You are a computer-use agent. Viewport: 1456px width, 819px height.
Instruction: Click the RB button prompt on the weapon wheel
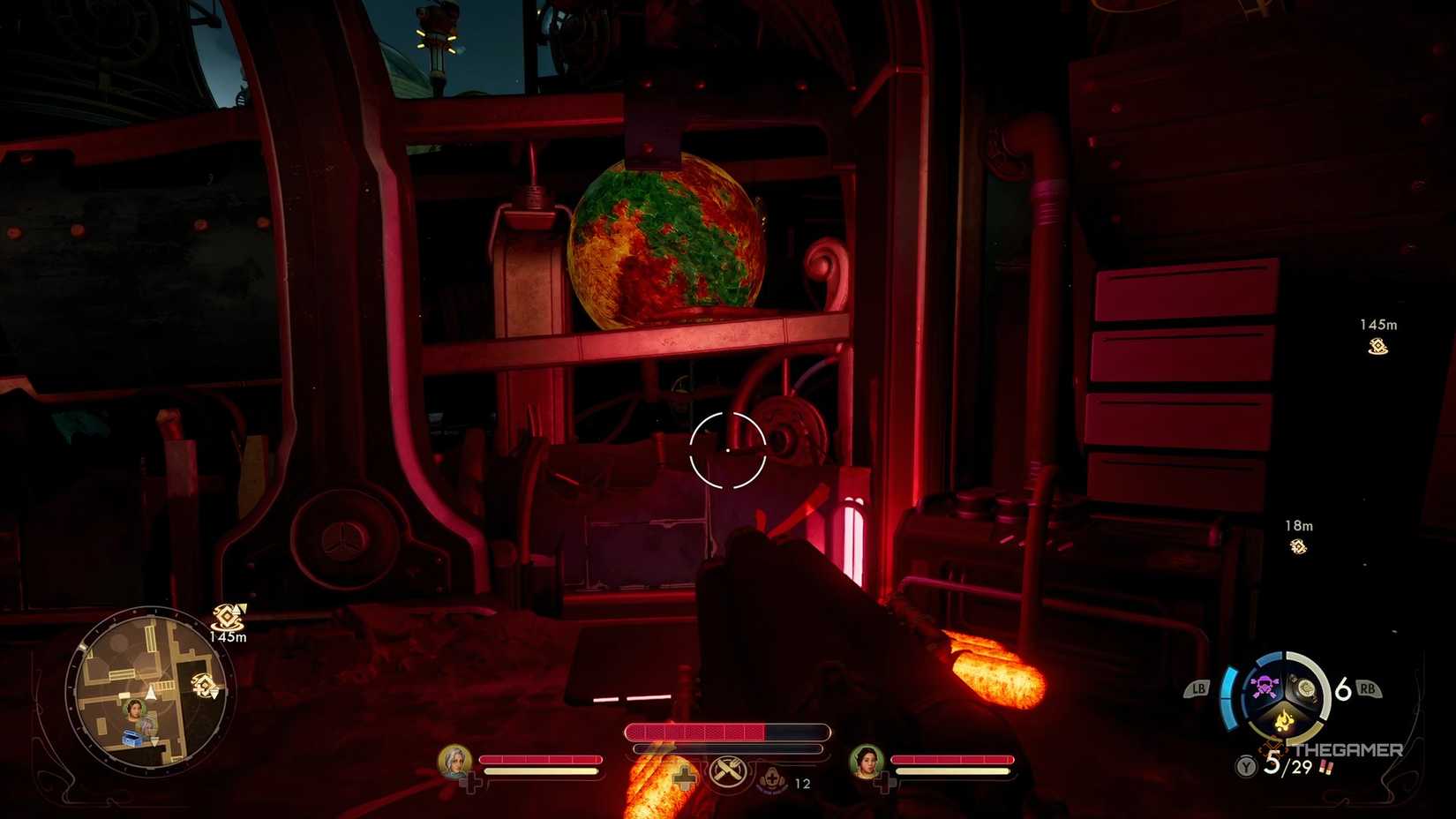click(x=1368, y=689)
